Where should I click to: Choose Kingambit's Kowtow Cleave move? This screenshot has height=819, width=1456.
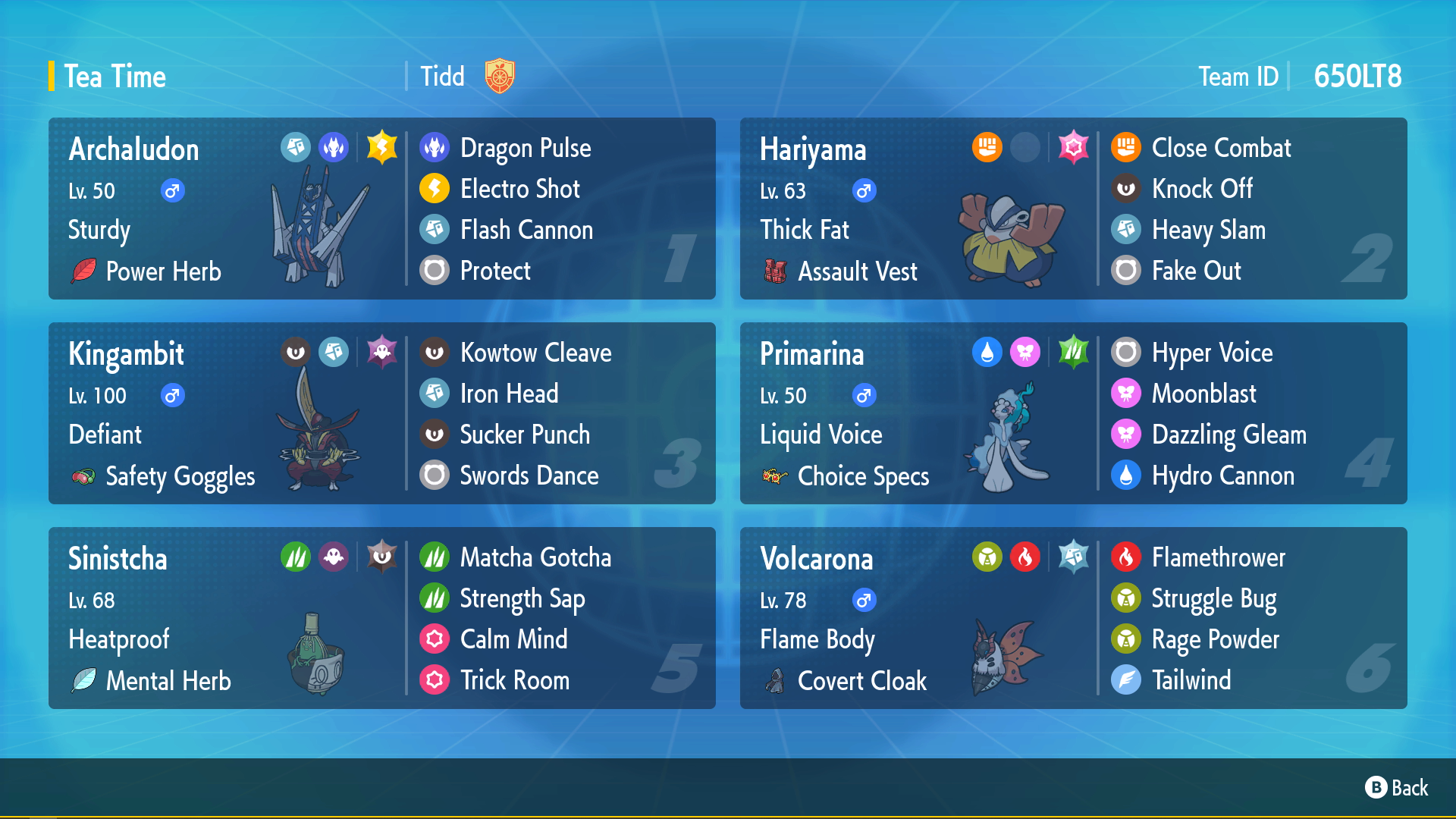click(x=535, y=353)
